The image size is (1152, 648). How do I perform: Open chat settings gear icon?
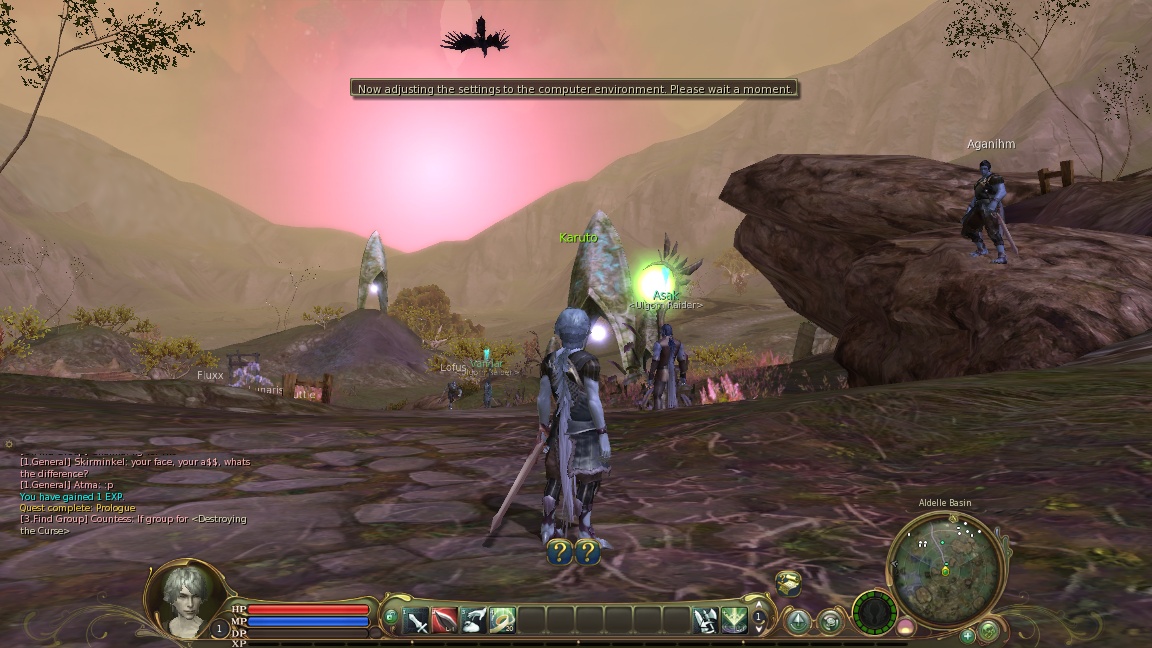coord(9,444)
